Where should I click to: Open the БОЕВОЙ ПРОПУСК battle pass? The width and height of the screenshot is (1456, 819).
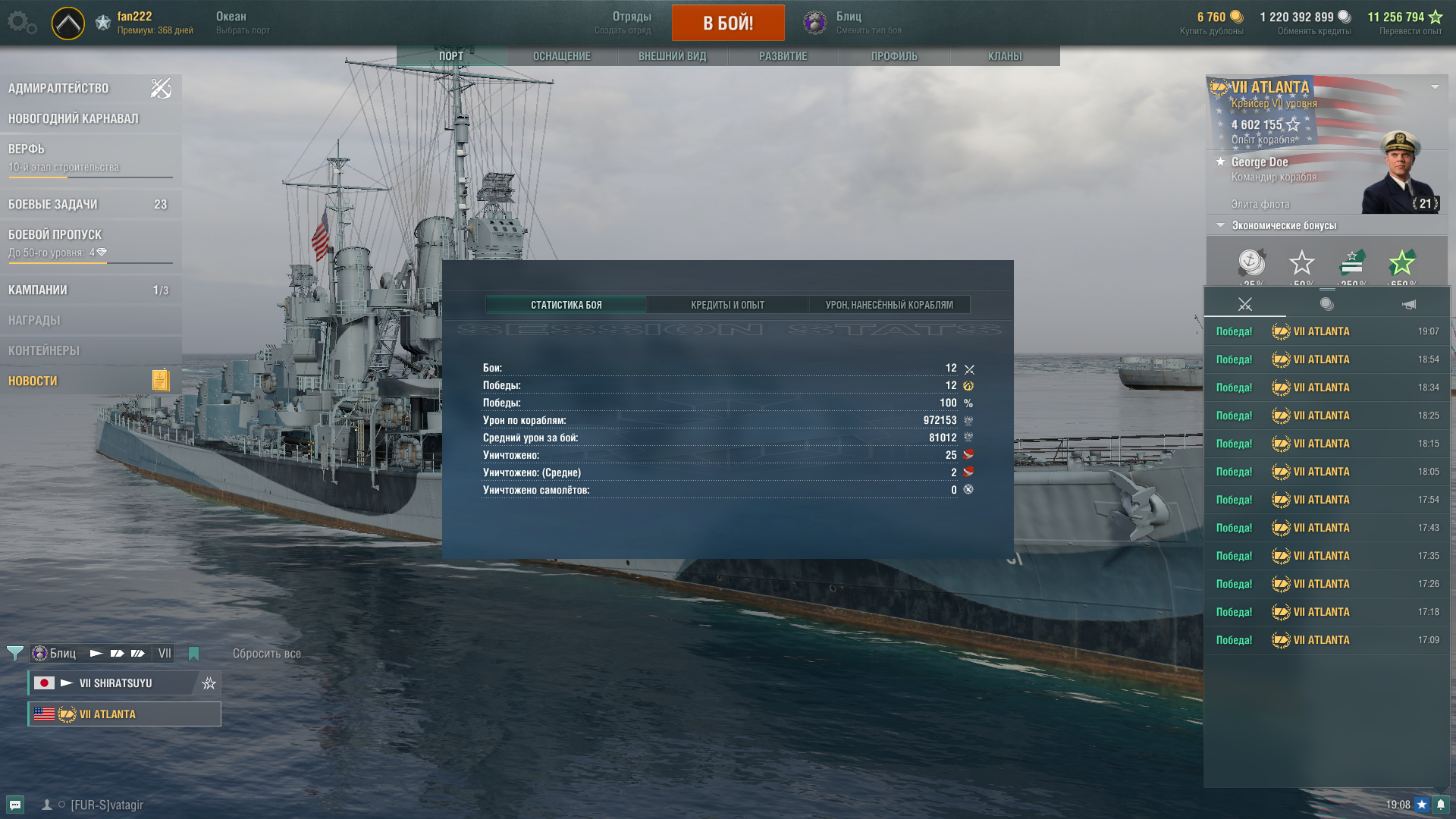pos(55,235)
